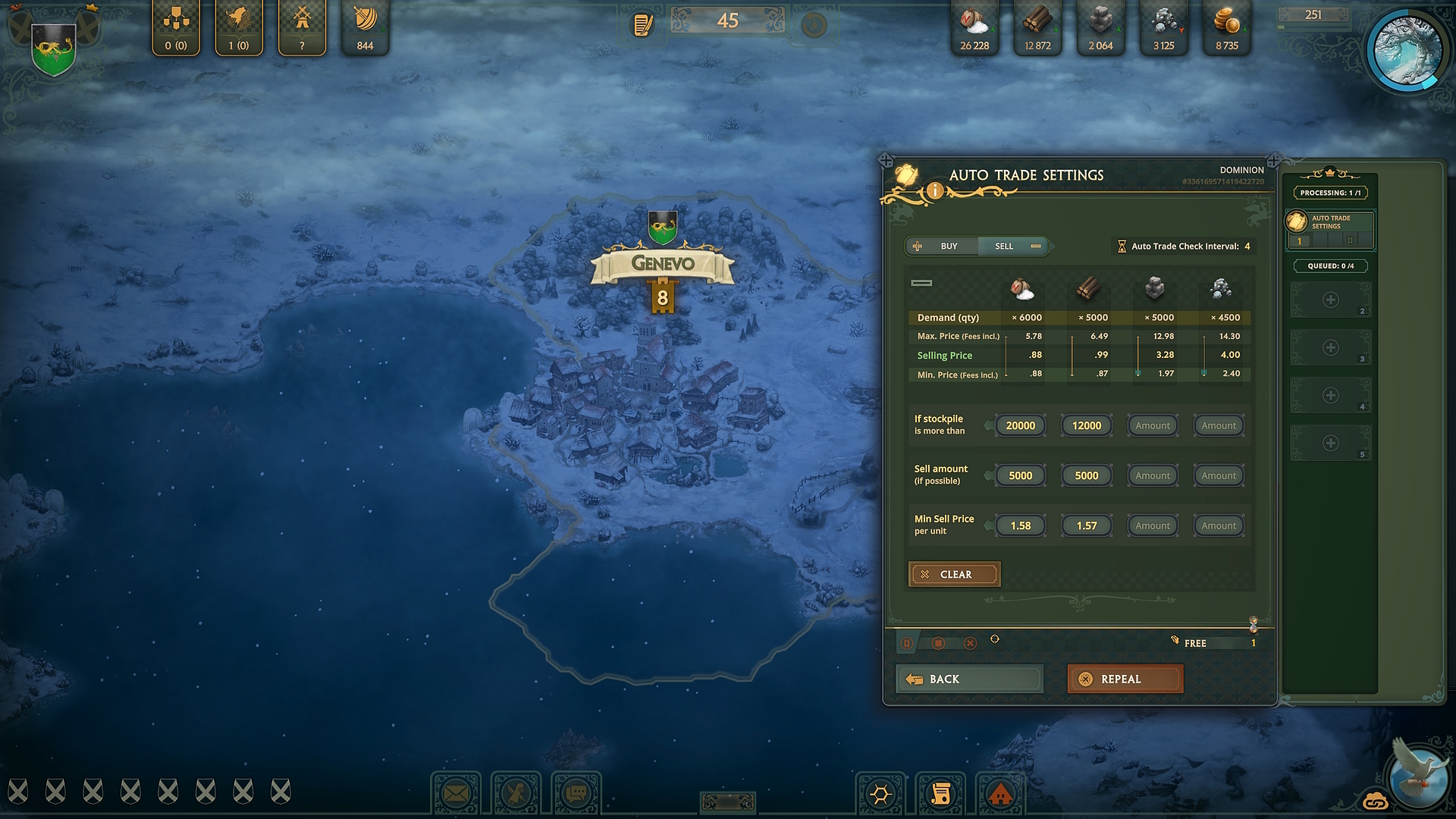Screen dimensions: 1456x819
Task: Open the scroll document menu
Action: point(940,794)
